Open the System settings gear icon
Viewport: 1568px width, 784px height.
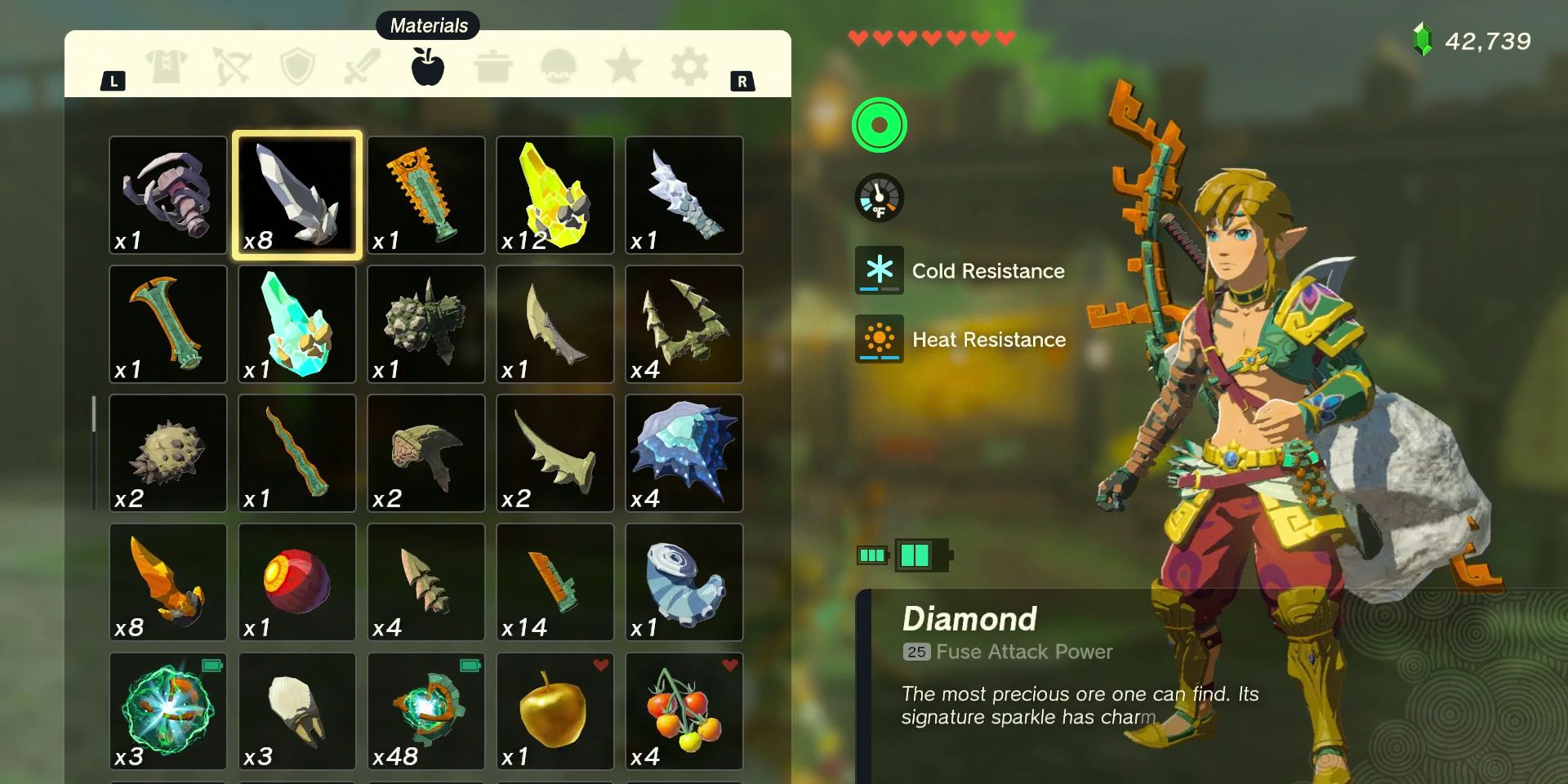tap(690, 67)
